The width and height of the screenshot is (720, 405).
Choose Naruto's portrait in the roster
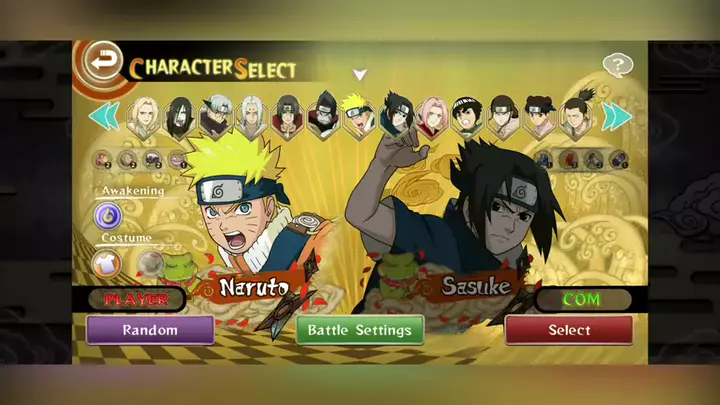click(x=358, y=116)
